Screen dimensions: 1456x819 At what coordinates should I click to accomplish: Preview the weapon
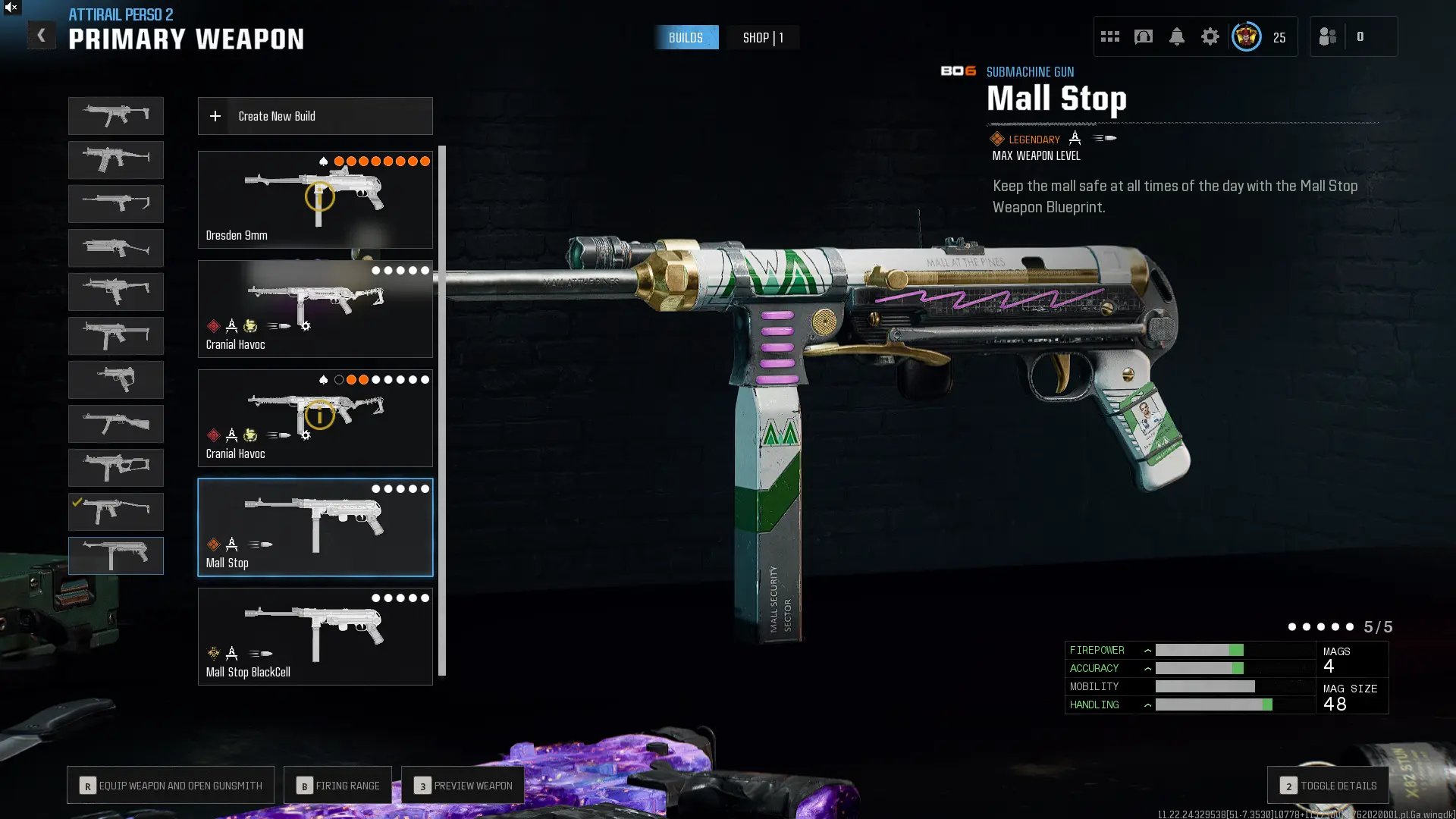(x=463, y=786)
